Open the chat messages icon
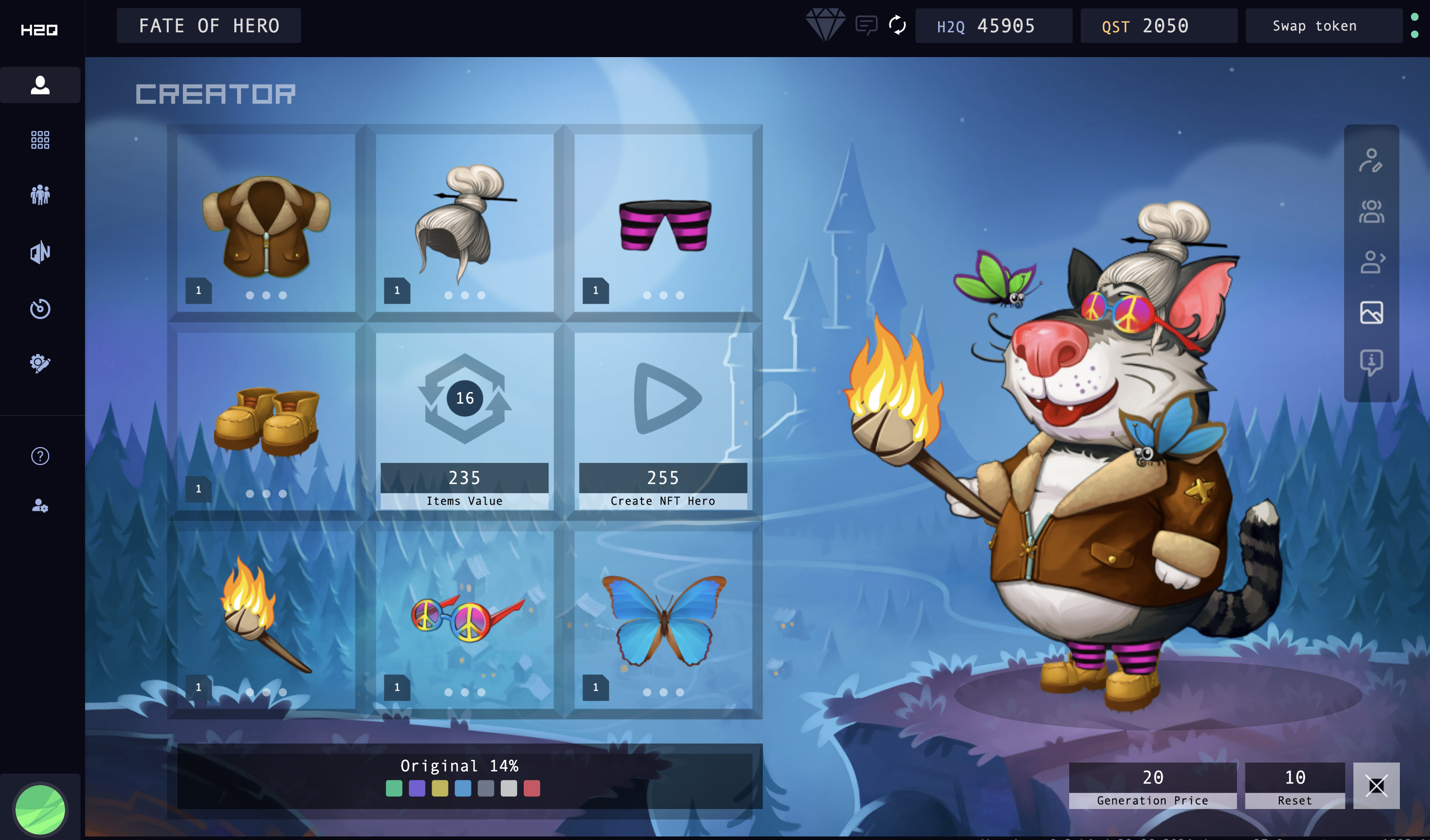The width and height of the screenshot is (1430, 840). 866,26
